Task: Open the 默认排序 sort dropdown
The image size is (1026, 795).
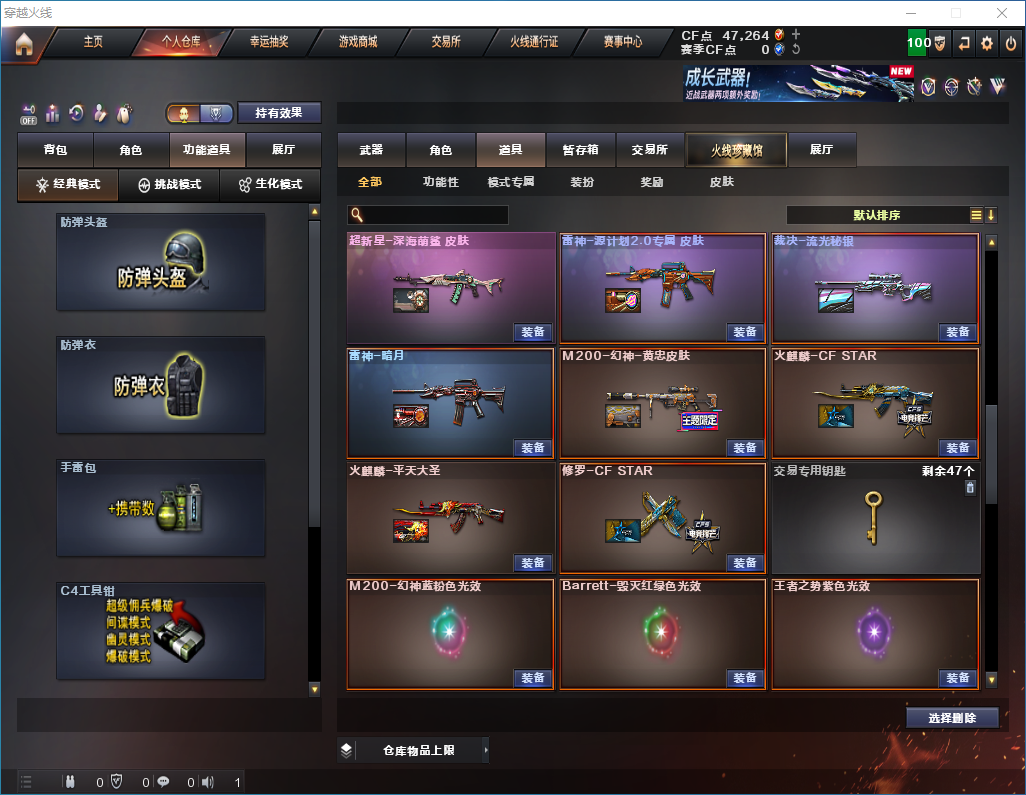Action: [x=875, y=215]
